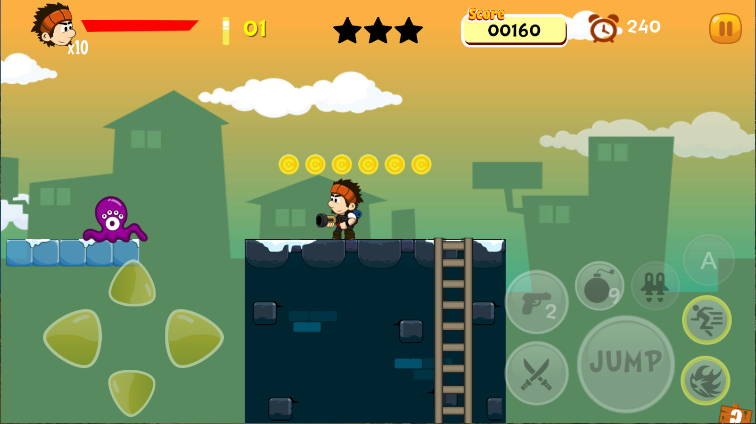This screenshot has height=424, width=756.
Task: Activate the sprint dash skill
Action: (706, 320)
